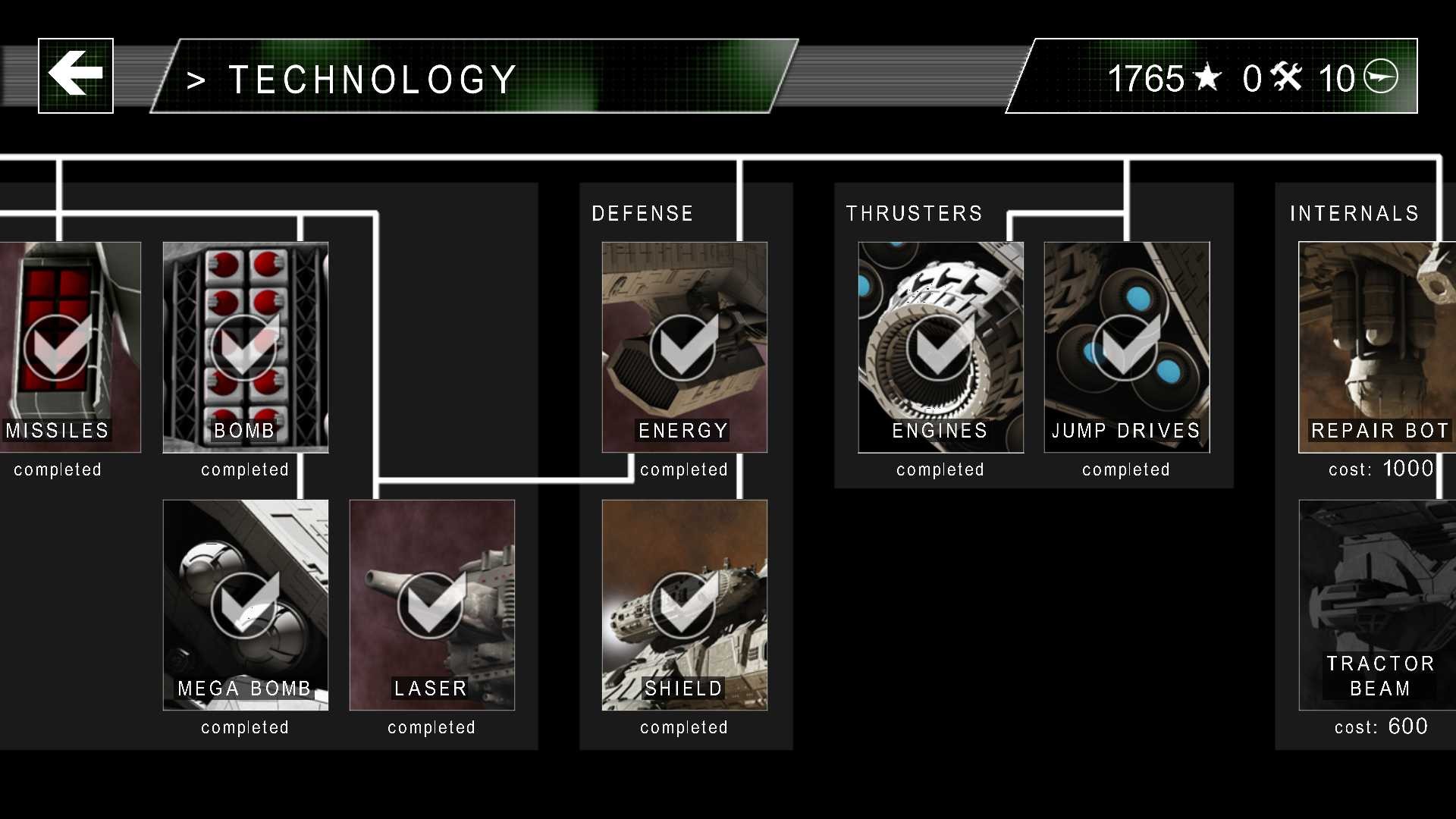Viewport: 1456px width, 819px height.
Task: Select the Shield technology card
Action: [684, 604]
